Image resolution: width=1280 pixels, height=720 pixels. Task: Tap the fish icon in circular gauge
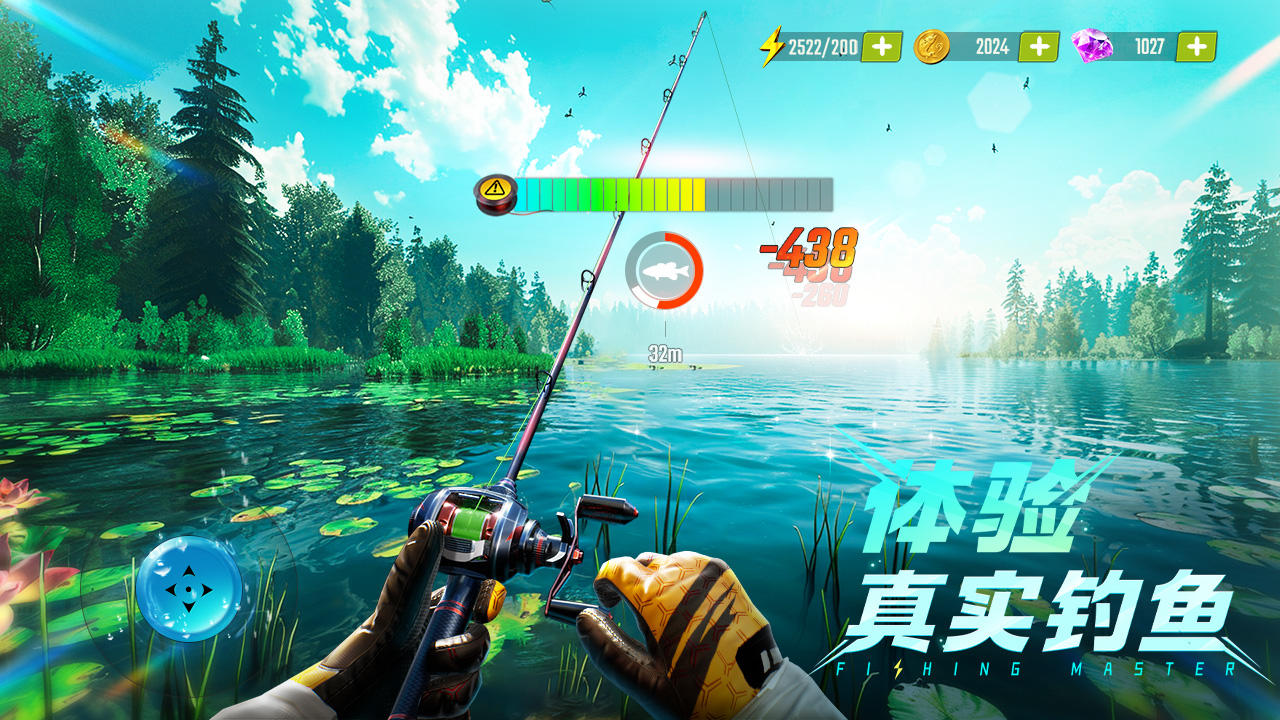(663, 271)
